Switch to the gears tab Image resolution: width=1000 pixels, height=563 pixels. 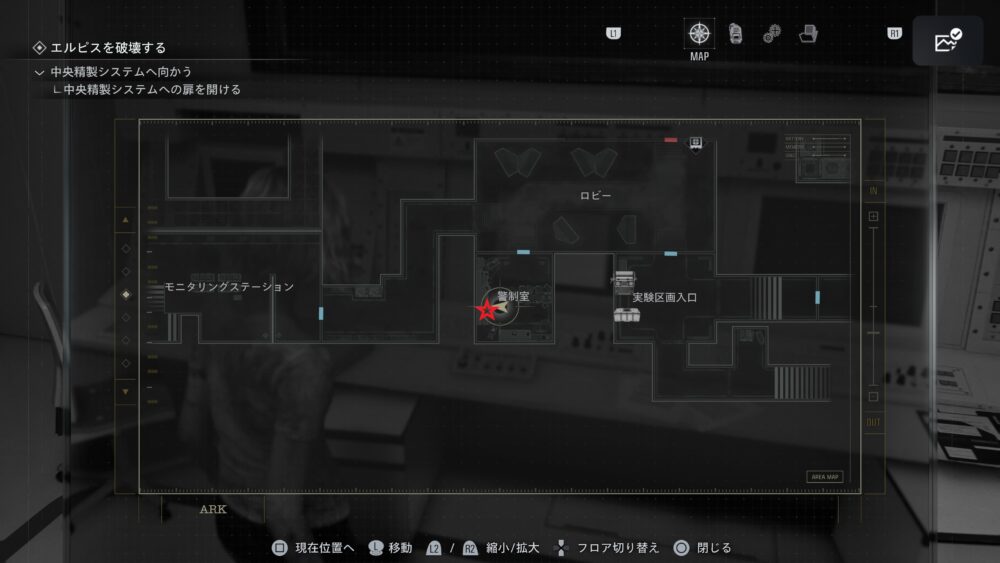(772, 34)
